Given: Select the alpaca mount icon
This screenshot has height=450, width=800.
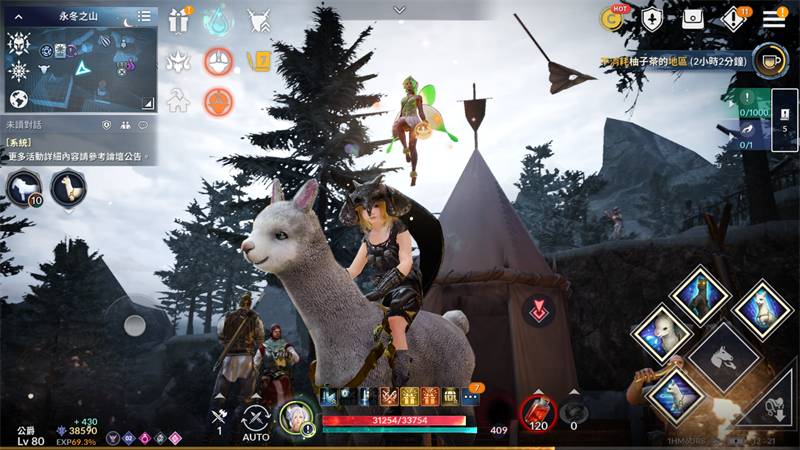Looking at the screenshot, I should [69, 188].
